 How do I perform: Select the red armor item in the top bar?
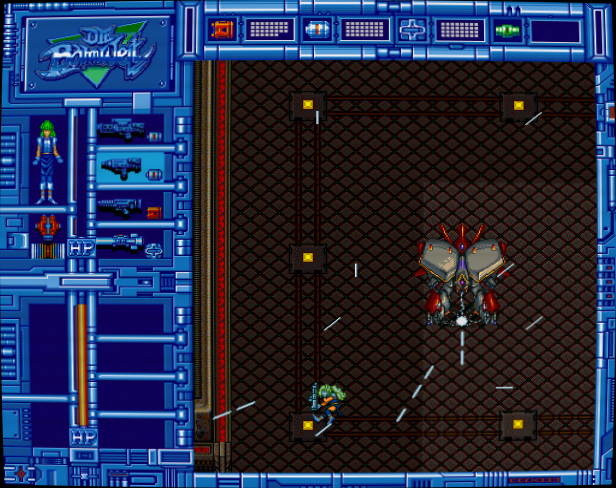coord(221,29)
